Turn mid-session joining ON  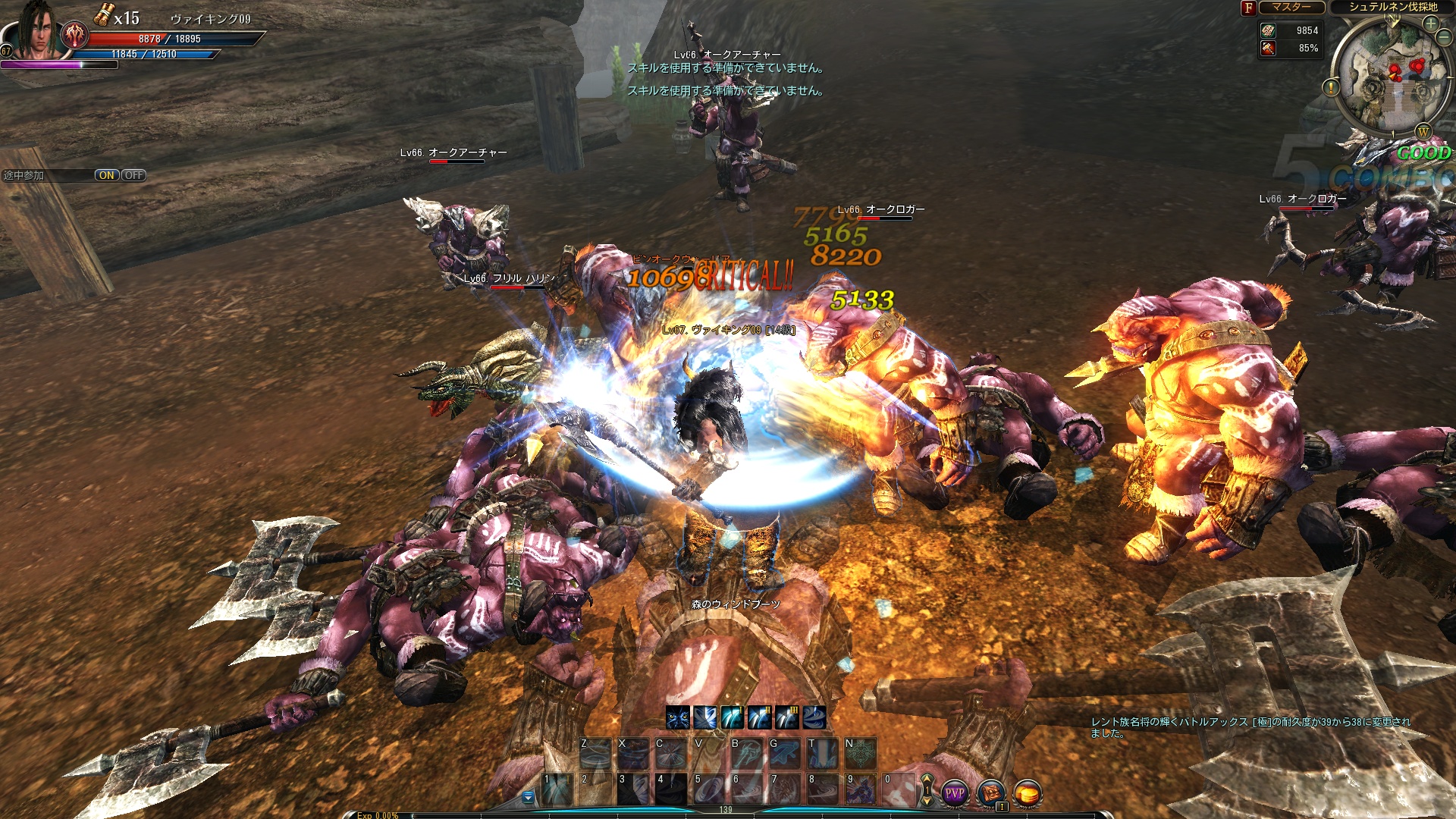[106, 175]
